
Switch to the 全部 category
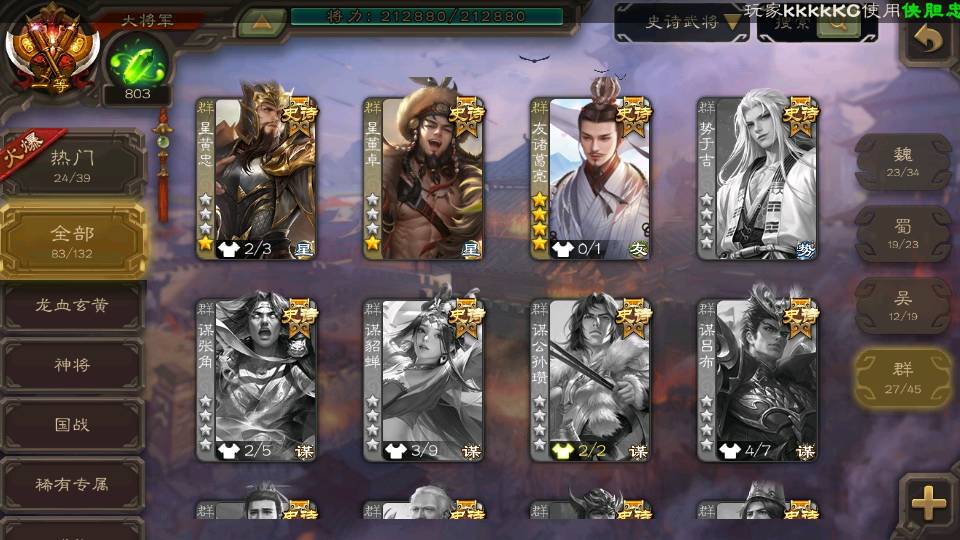(x=72, y=240)
